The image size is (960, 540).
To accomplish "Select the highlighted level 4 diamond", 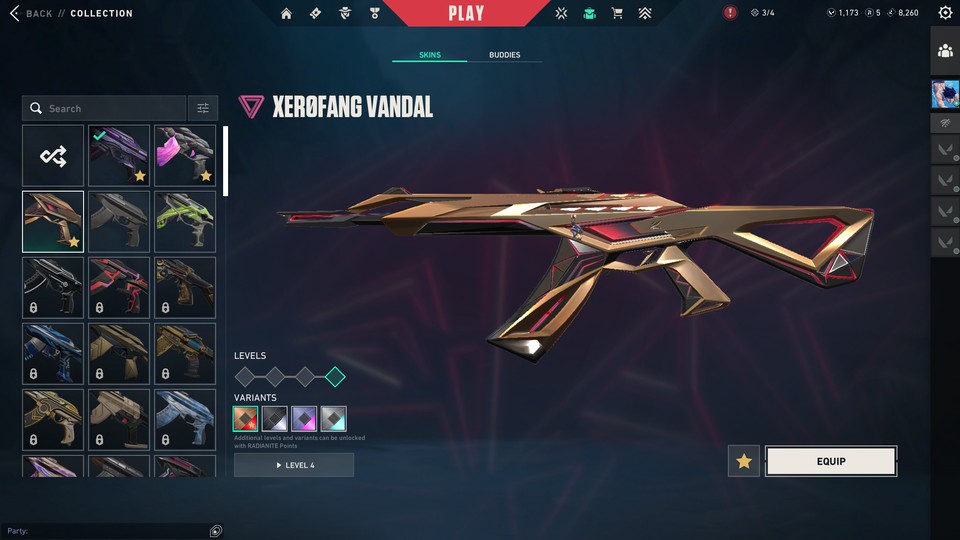I will (335, 377).
